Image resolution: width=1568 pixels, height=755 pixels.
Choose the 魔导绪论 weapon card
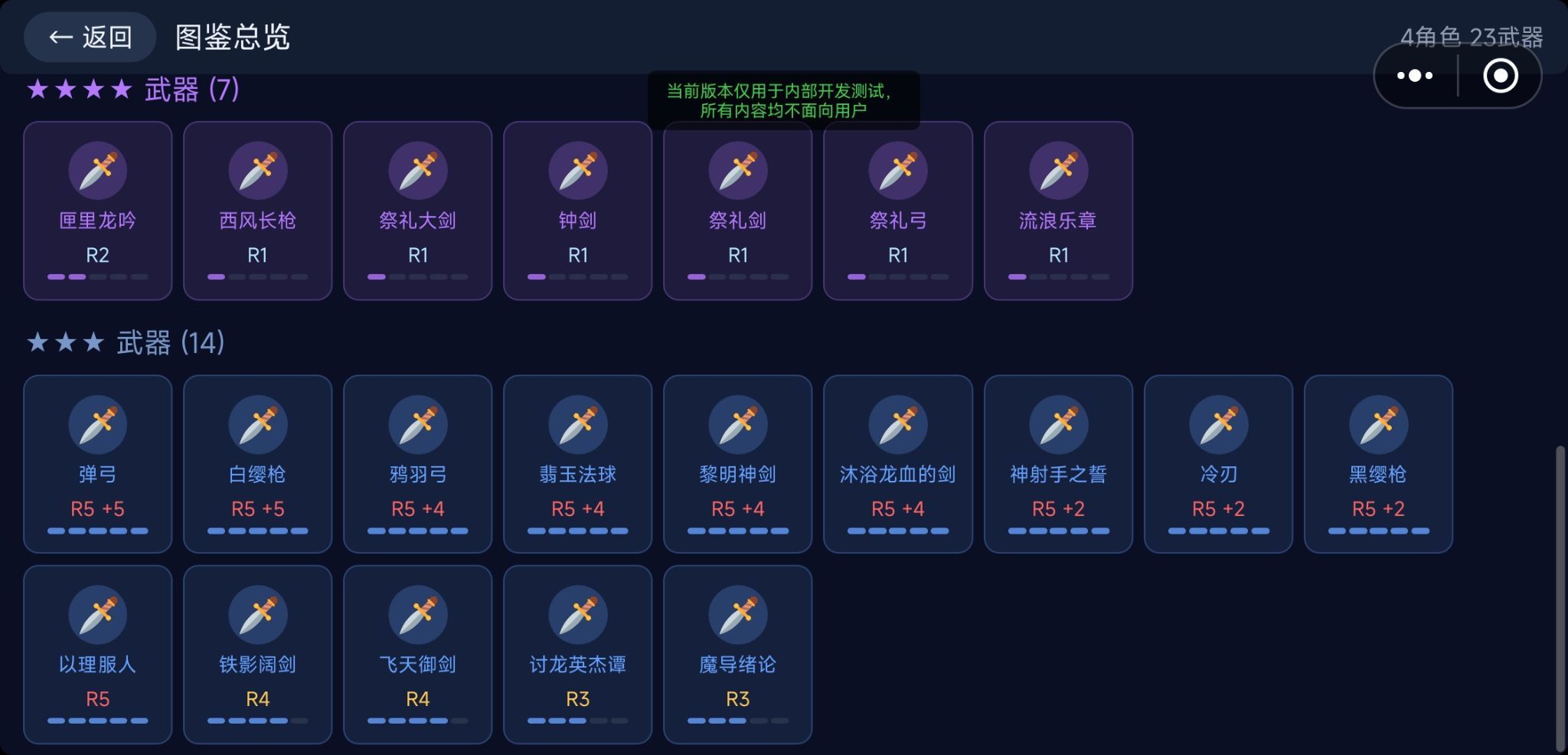(x=737, y=654)
